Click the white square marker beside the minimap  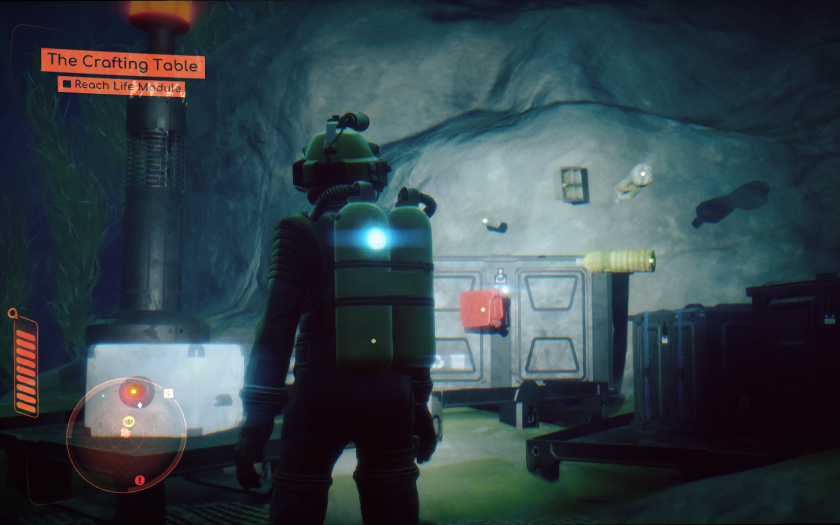168,394
